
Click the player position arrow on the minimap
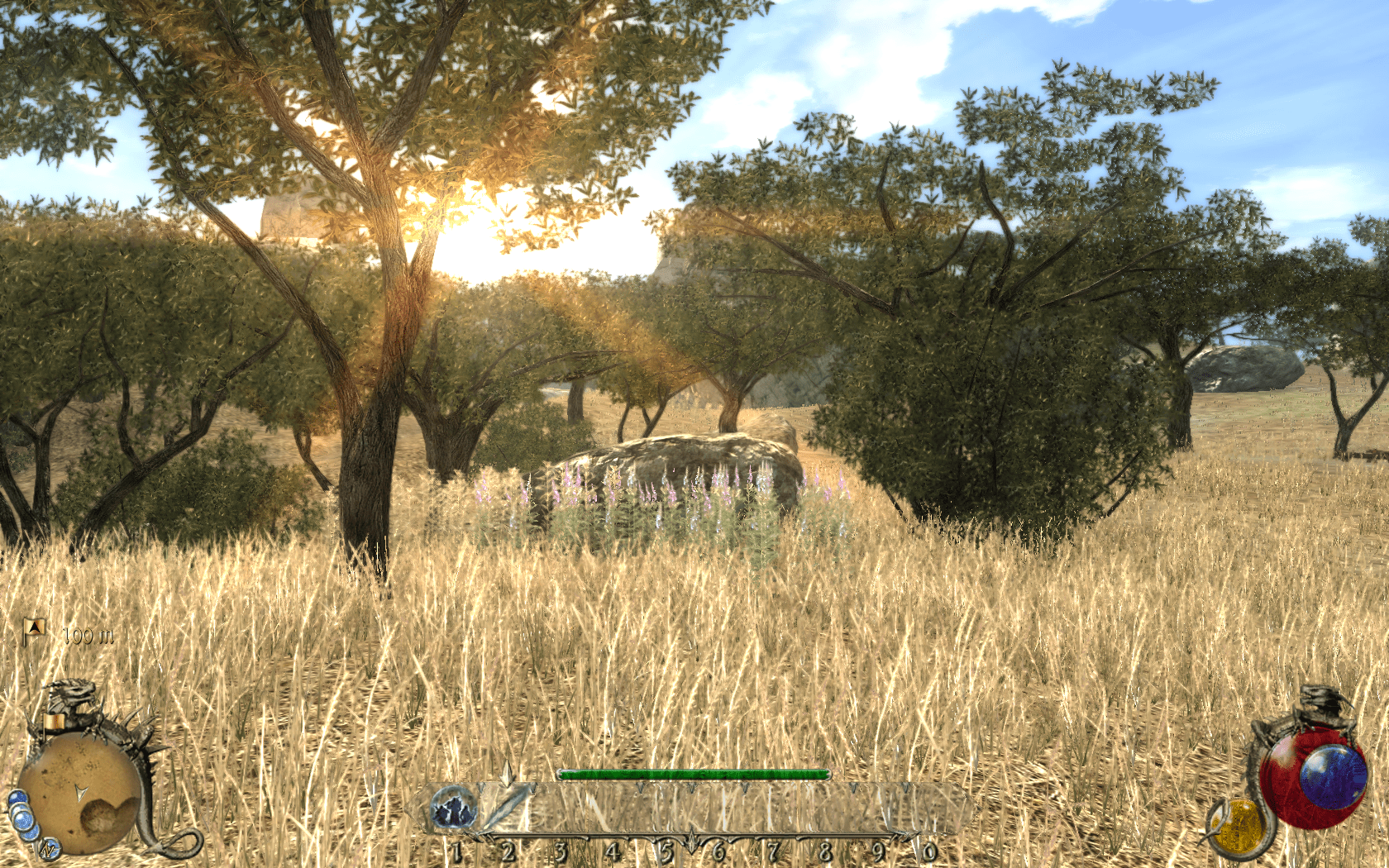(82, 792)
